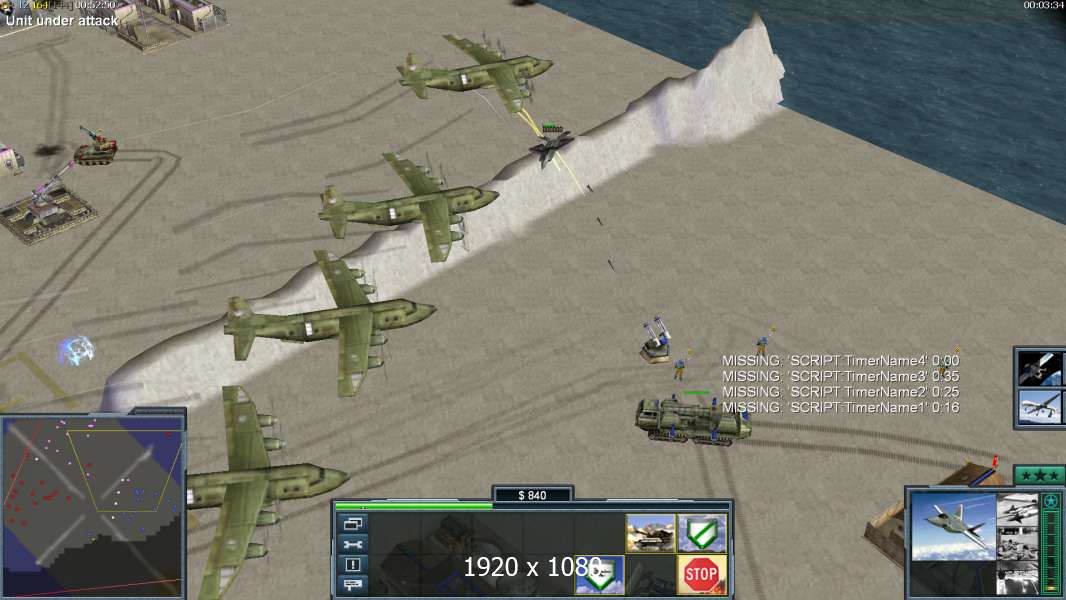
Task: Open the chat message button
Action: (x=354, y=583)
